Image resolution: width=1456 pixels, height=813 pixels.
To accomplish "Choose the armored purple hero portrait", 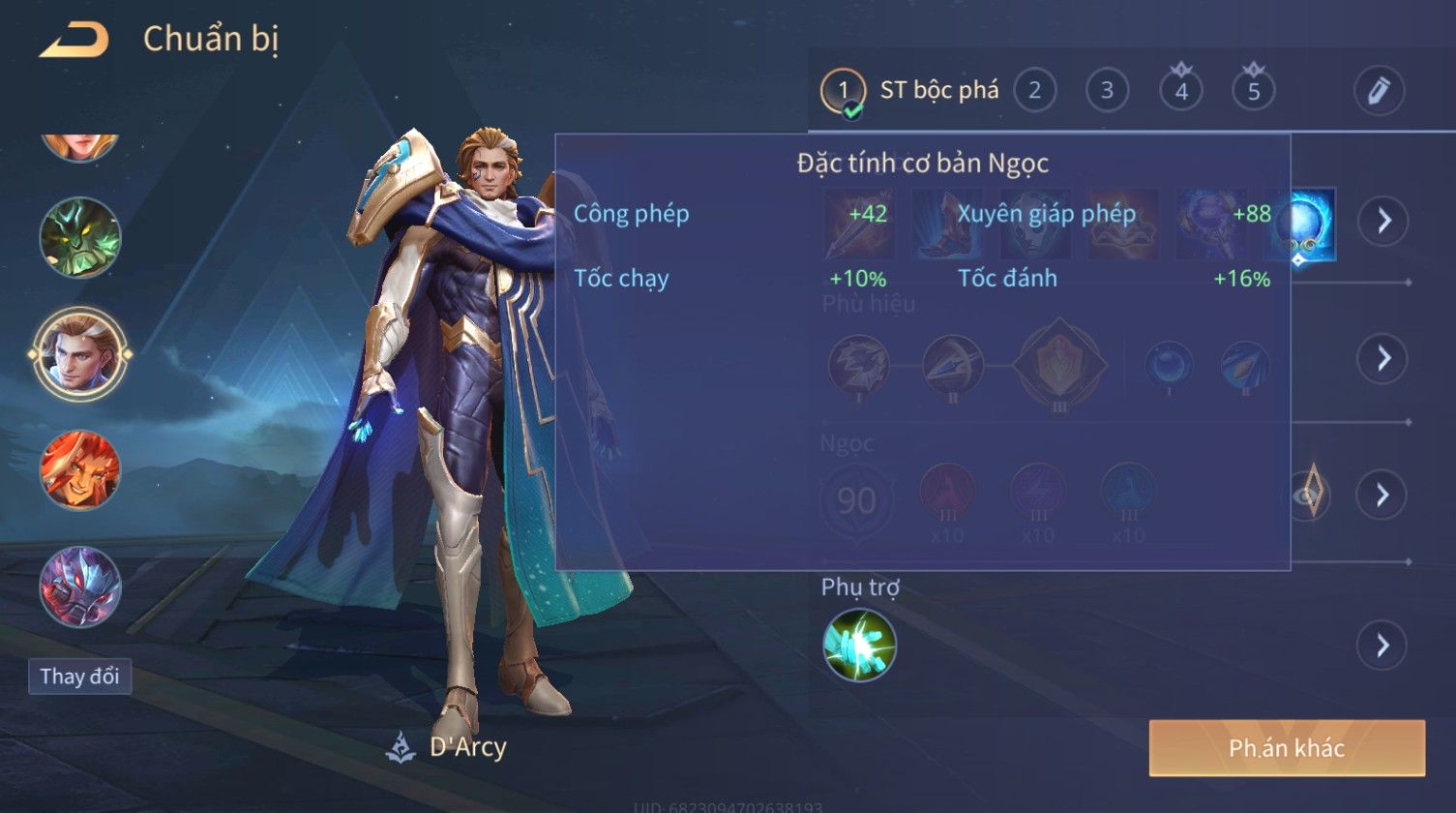I will point(80,587).
